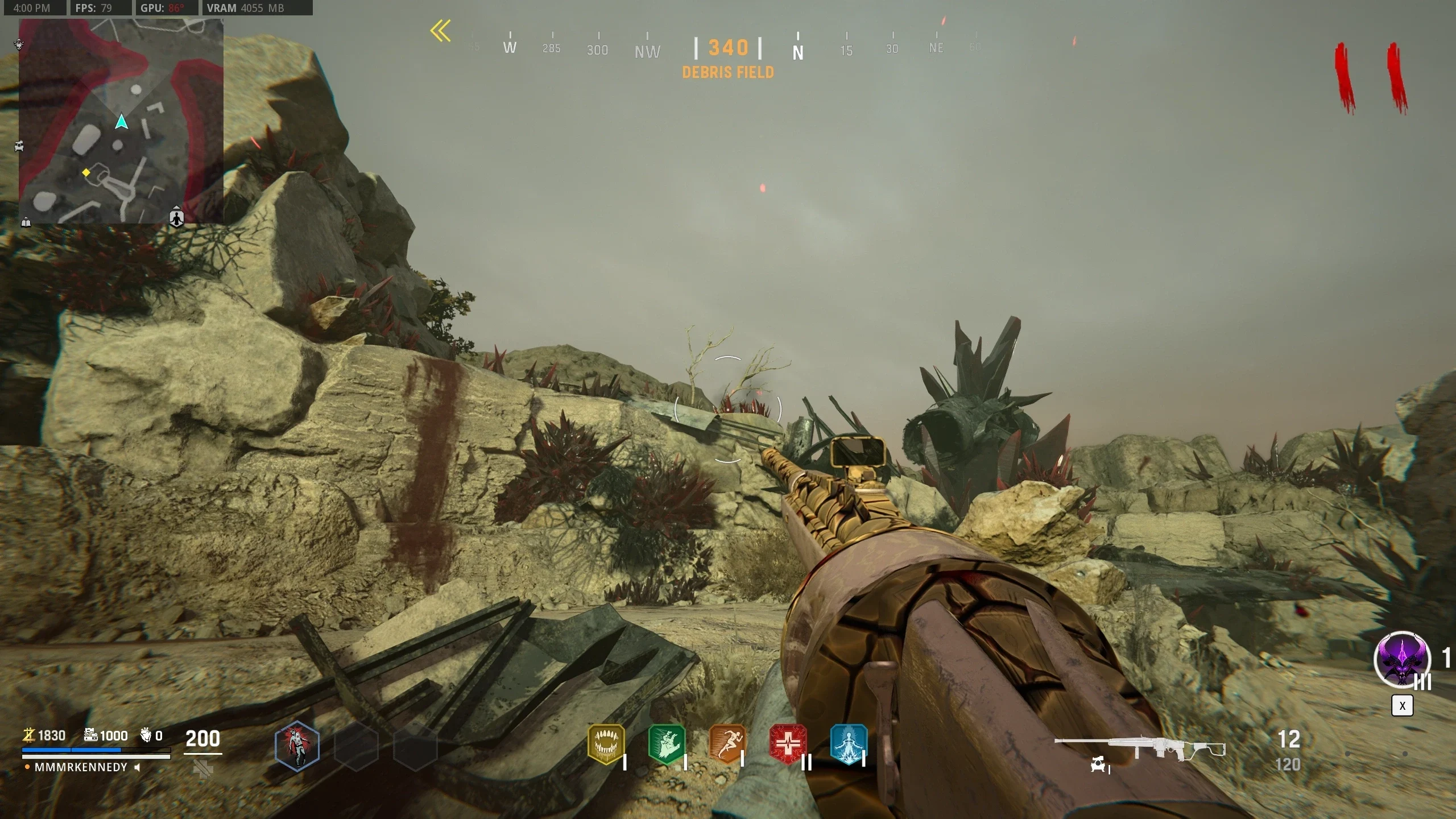Select the open book marker by minimap

[x=26, y=222]
